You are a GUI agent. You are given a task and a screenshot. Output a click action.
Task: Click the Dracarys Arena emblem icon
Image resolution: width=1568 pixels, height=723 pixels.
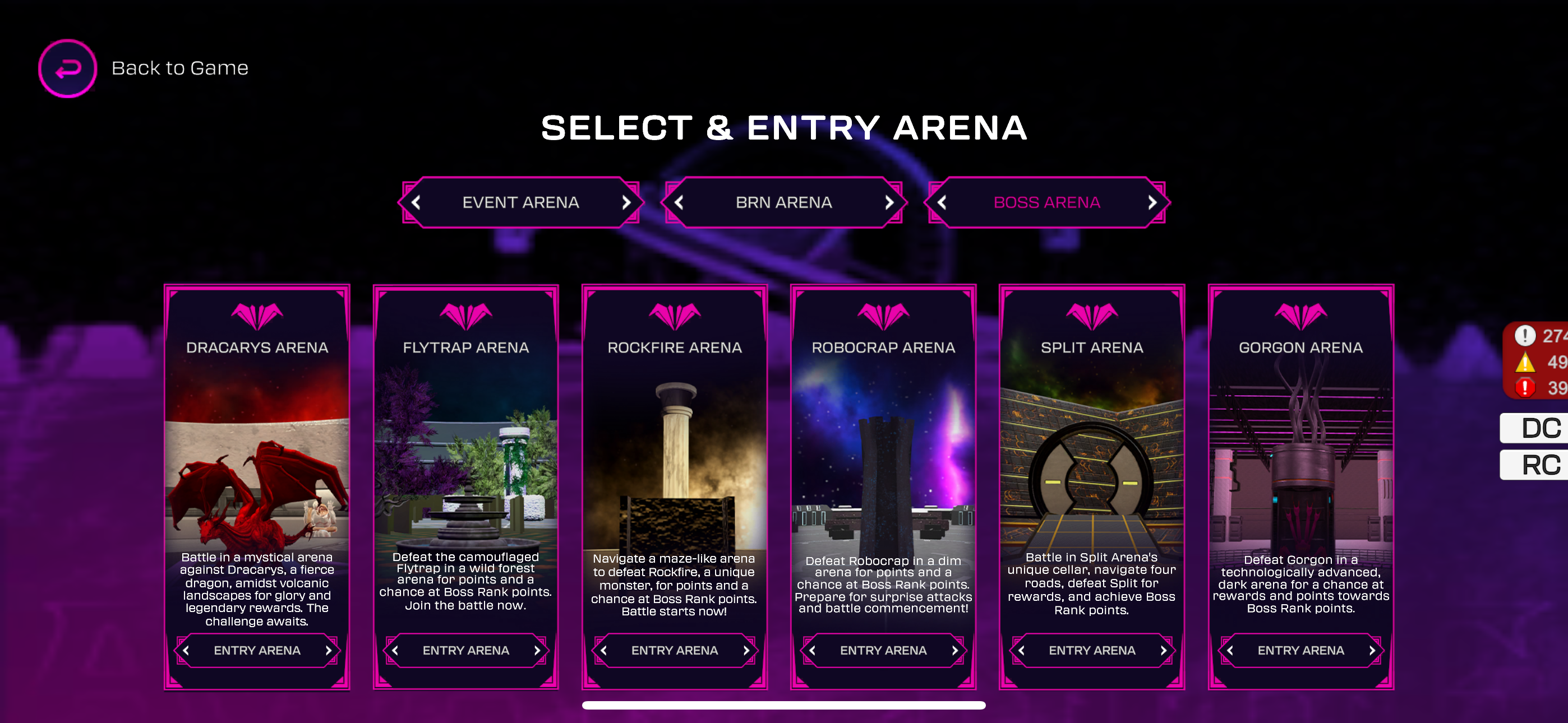pyautogui.click(x=256, y=314)
